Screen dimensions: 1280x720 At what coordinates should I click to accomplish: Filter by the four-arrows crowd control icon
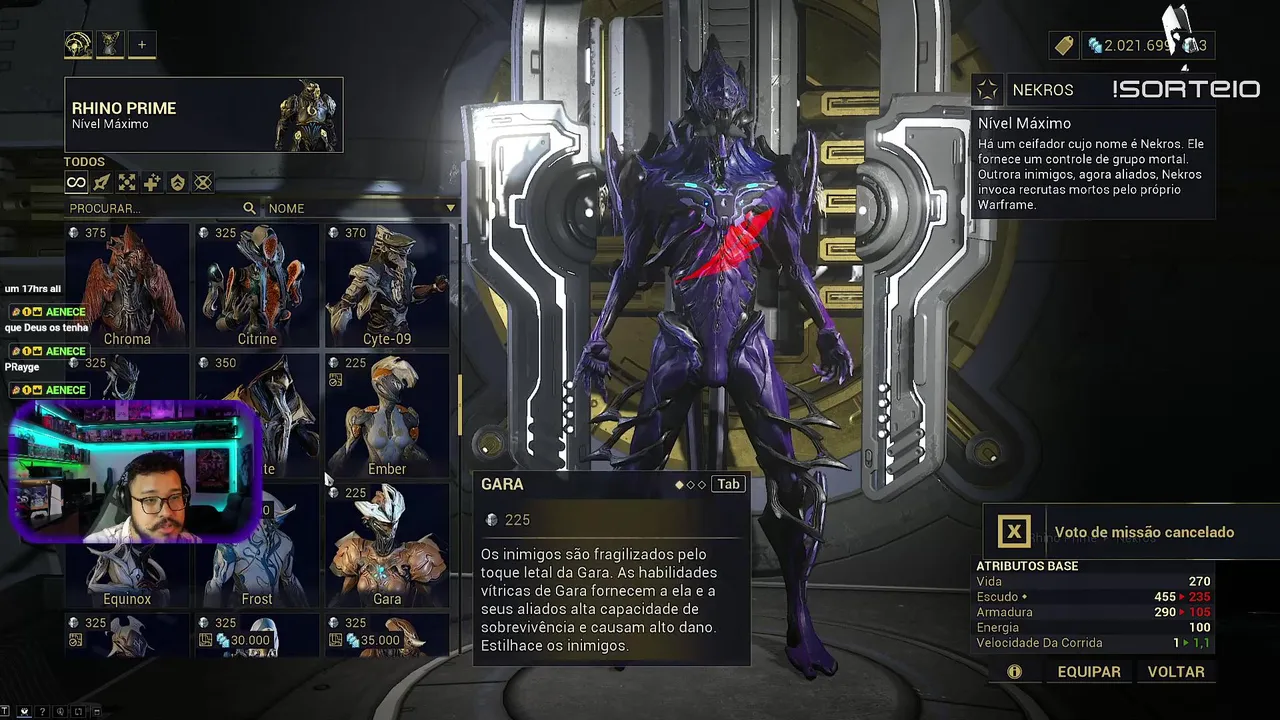(127, 183)
